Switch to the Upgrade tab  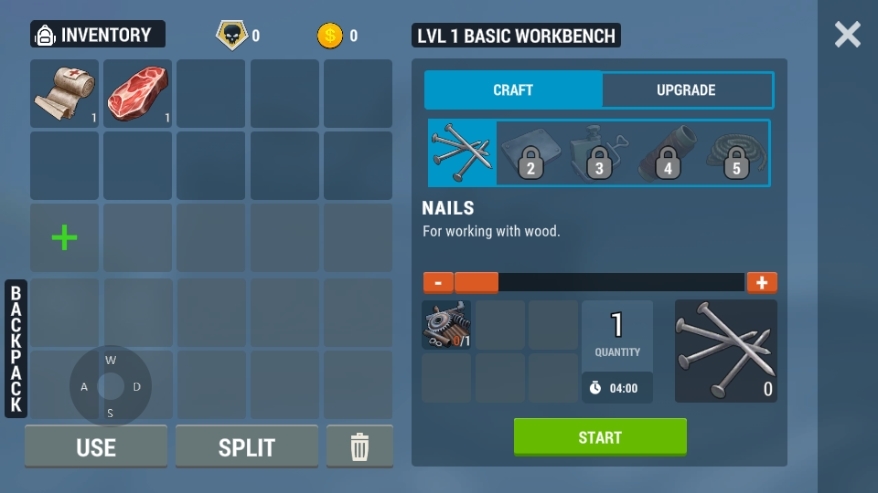point(686,90)
